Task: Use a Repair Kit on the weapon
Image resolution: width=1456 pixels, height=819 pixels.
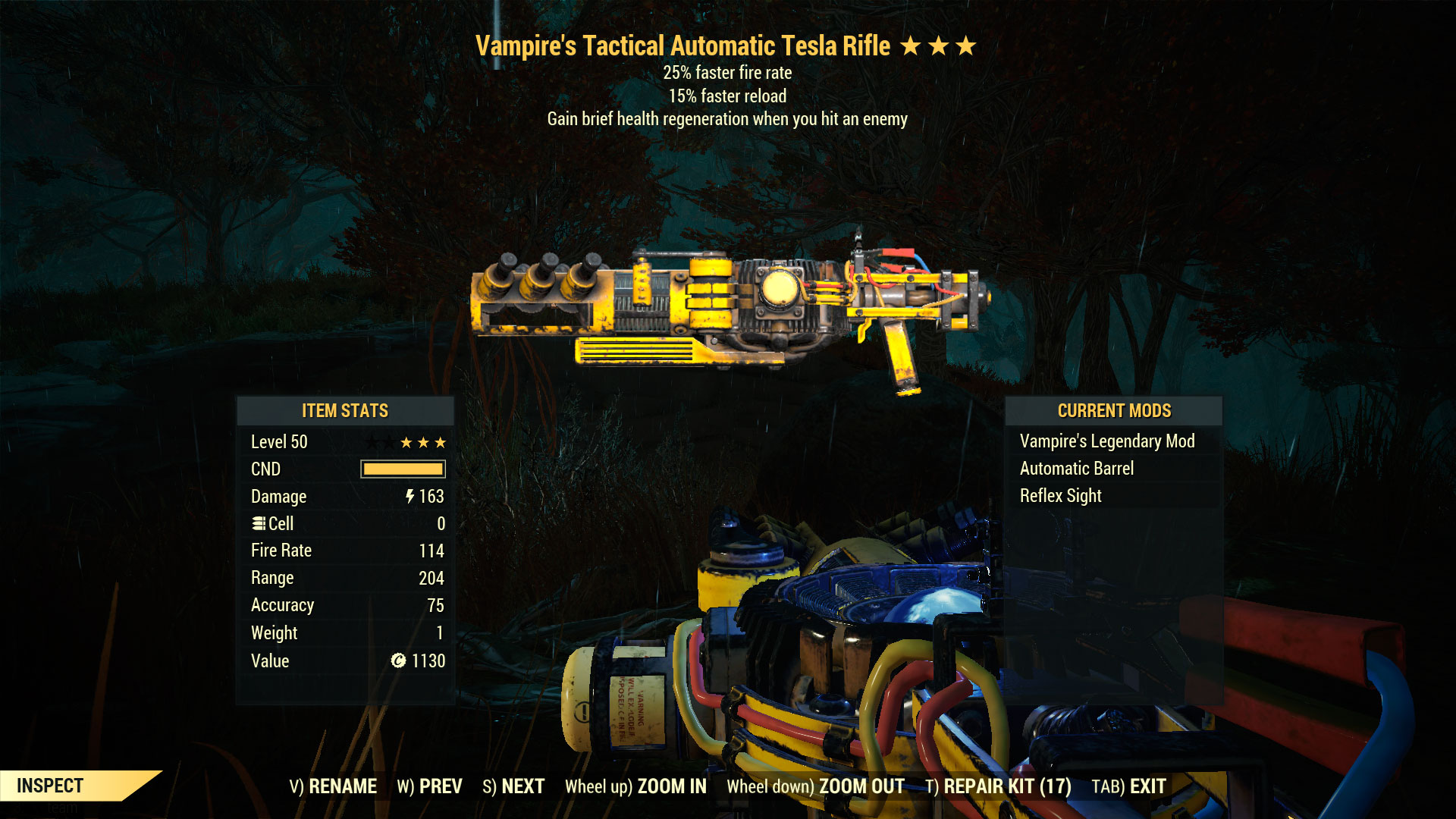Action: [x=998, y=786]
